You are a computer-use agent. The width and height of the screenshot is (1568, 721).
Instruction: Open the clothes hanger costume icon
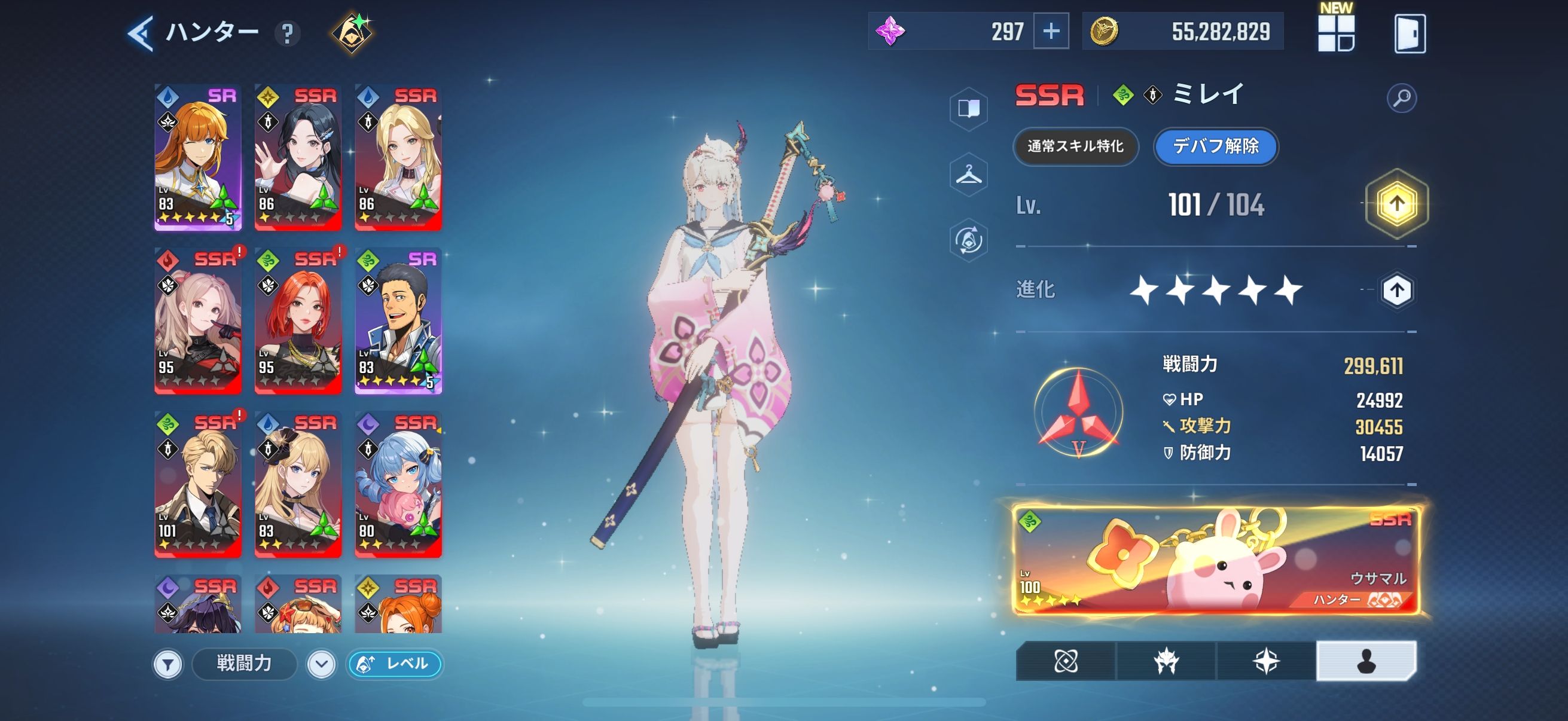coord(968,175)
